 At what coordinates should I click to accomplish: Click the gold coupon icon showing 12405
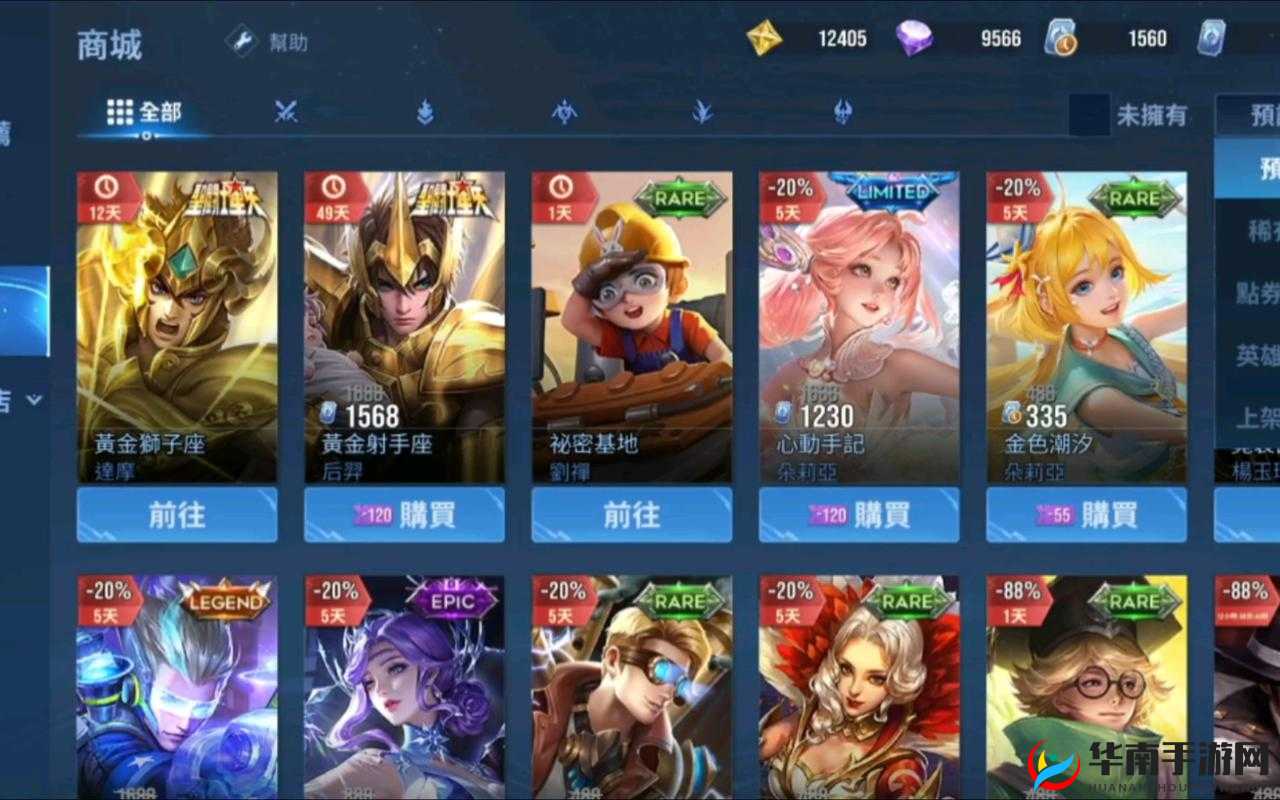coord(764,37)
